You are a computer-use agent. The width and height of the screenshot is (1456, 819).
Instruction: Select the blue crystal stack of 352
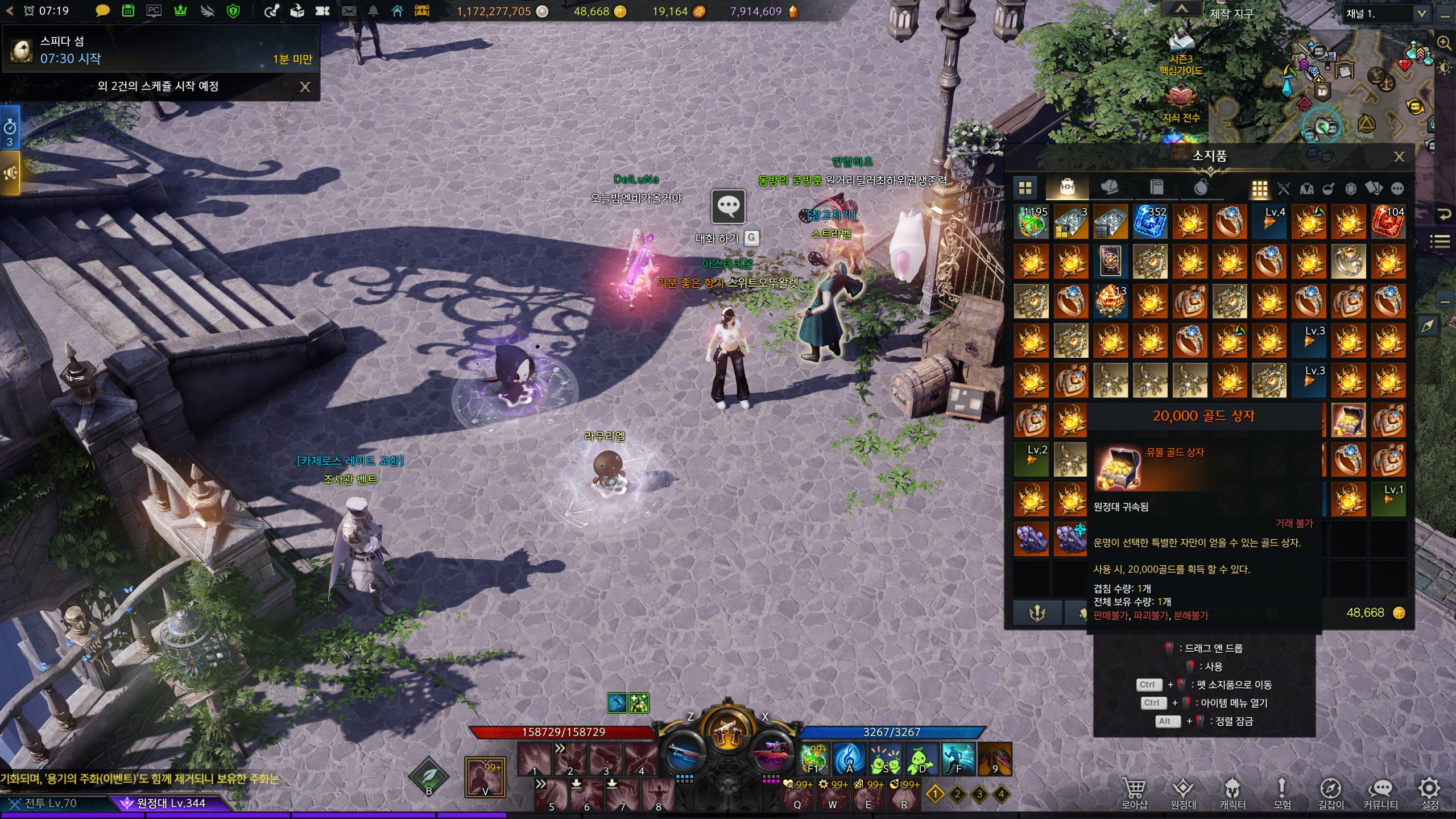pyautogui.click(x=1150, y=222)
